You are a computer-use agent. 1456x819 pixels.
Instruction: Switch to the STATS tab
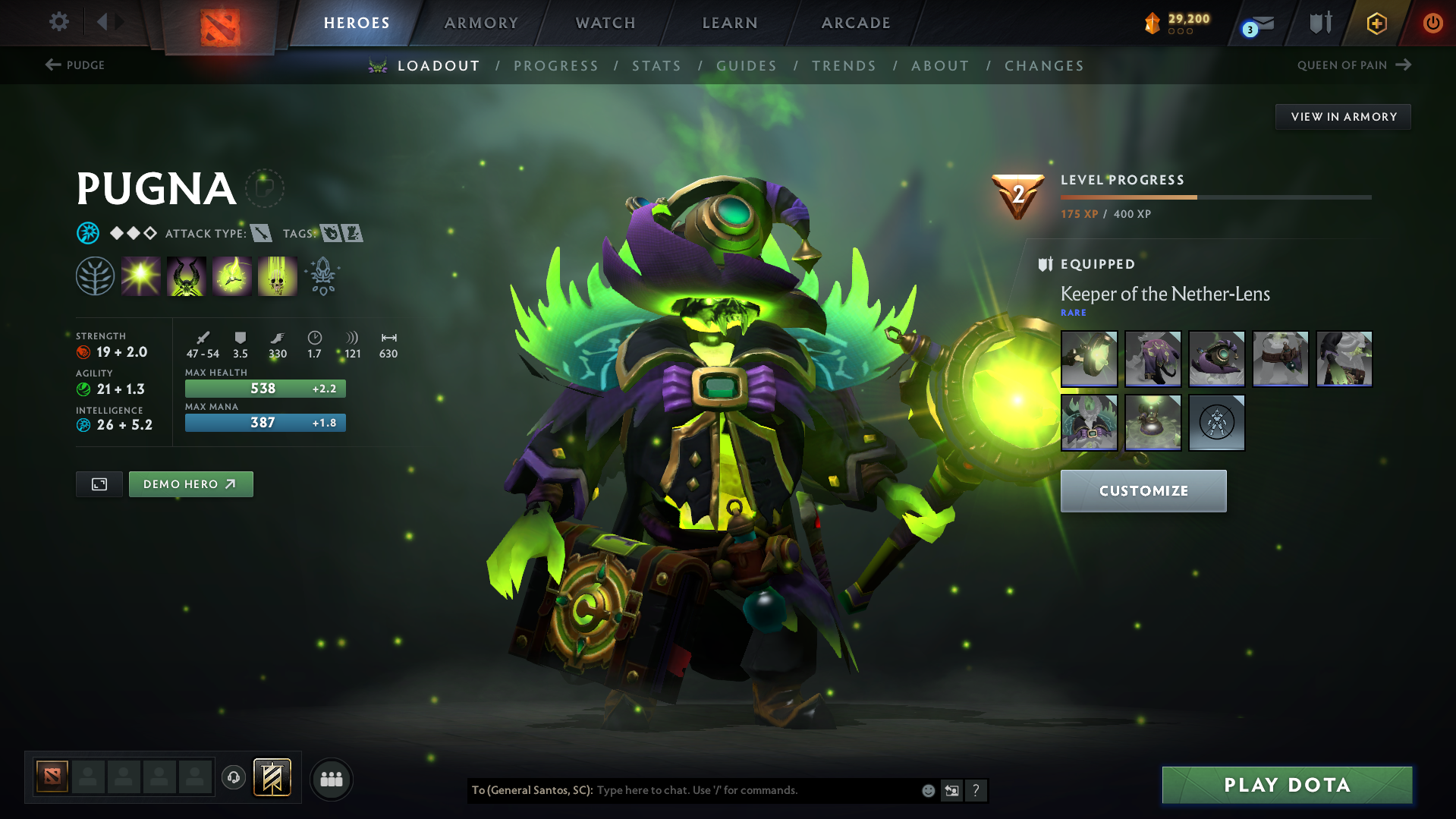tap(656, 66)
